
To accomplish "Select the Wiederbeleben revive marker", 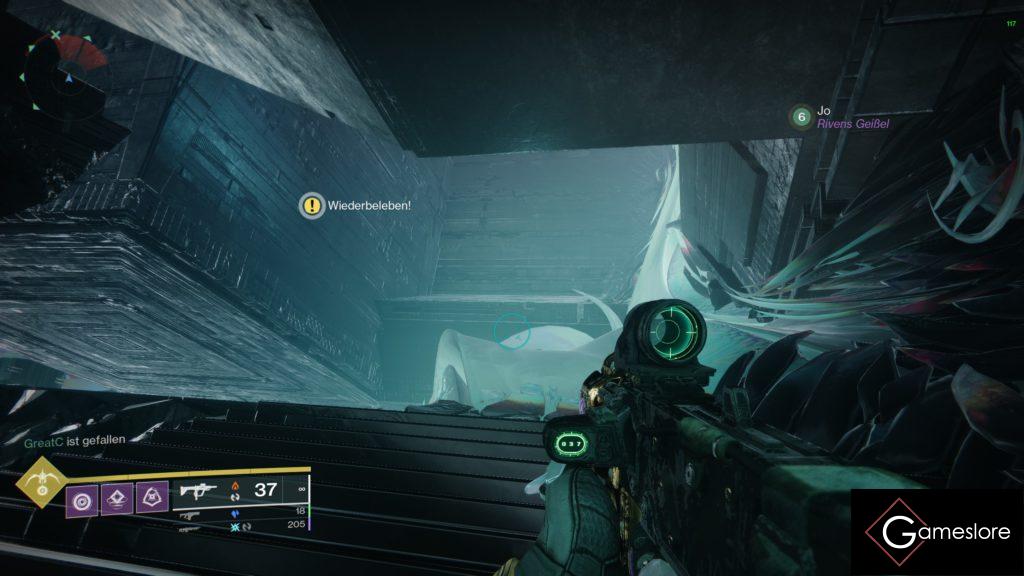I will 313,205.
